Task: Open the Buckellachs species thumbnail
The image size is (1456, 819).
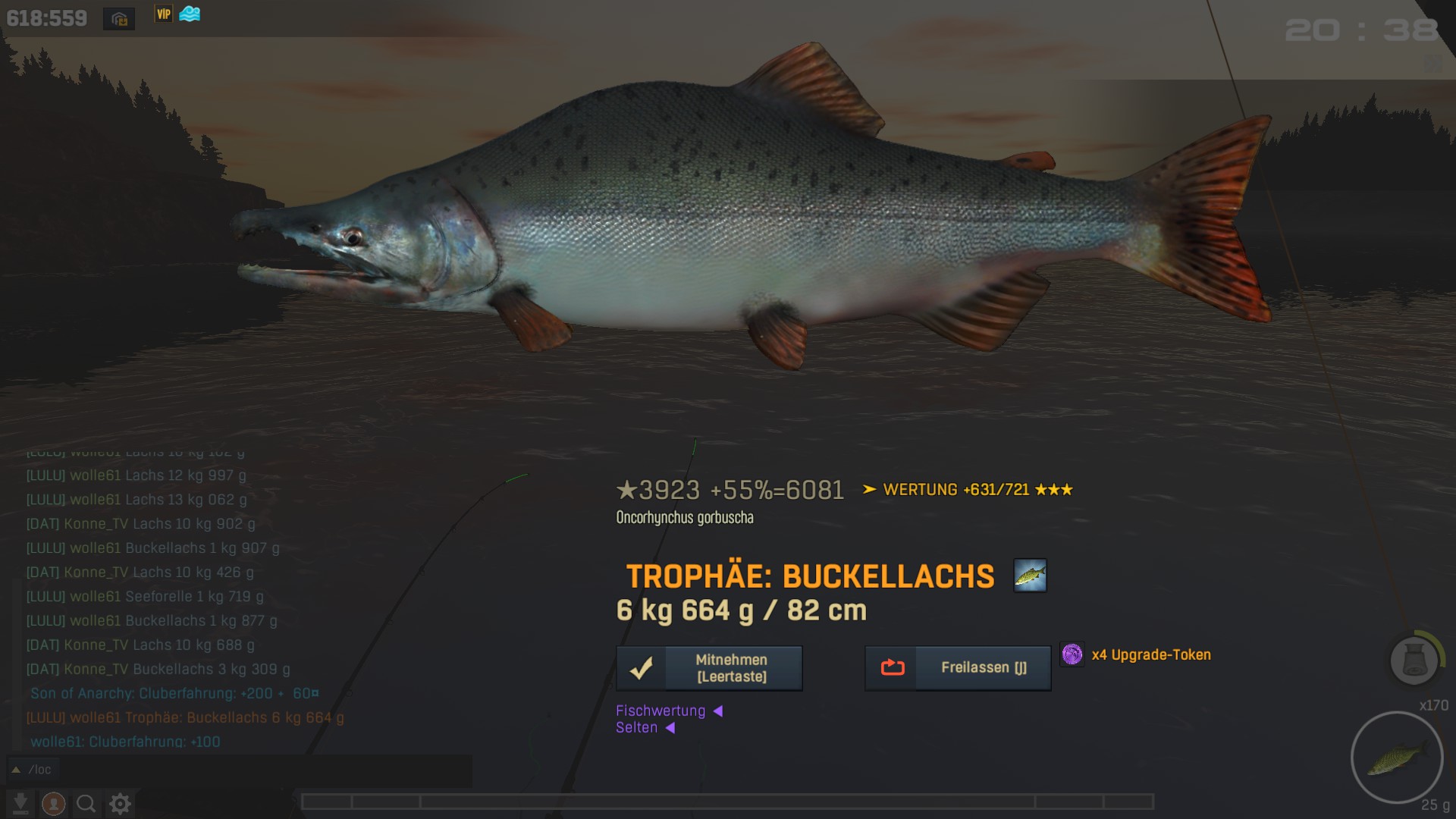Action: point(1030,576)
